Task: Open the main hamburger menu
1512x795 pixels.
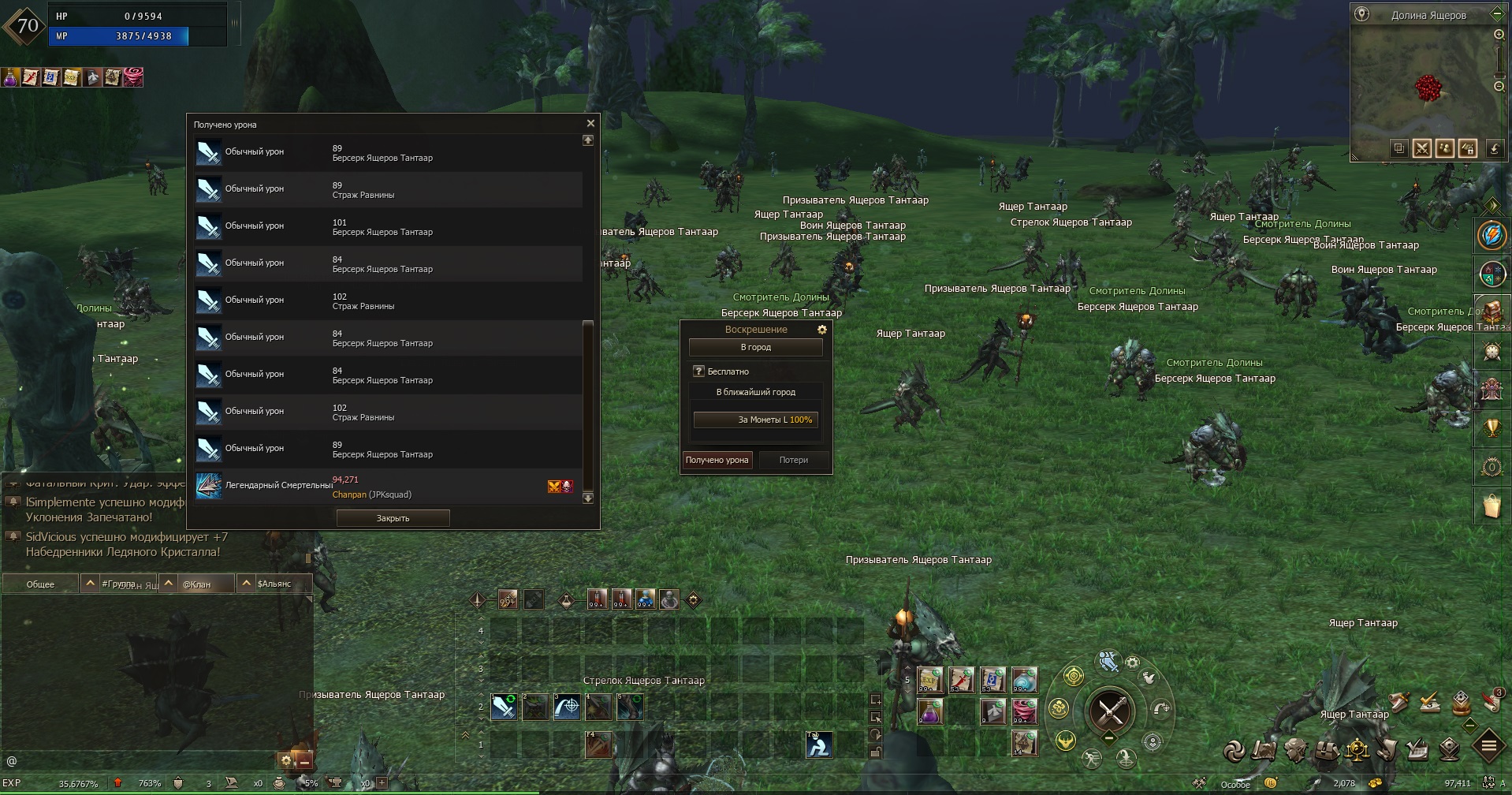Action: (1488, 745)
